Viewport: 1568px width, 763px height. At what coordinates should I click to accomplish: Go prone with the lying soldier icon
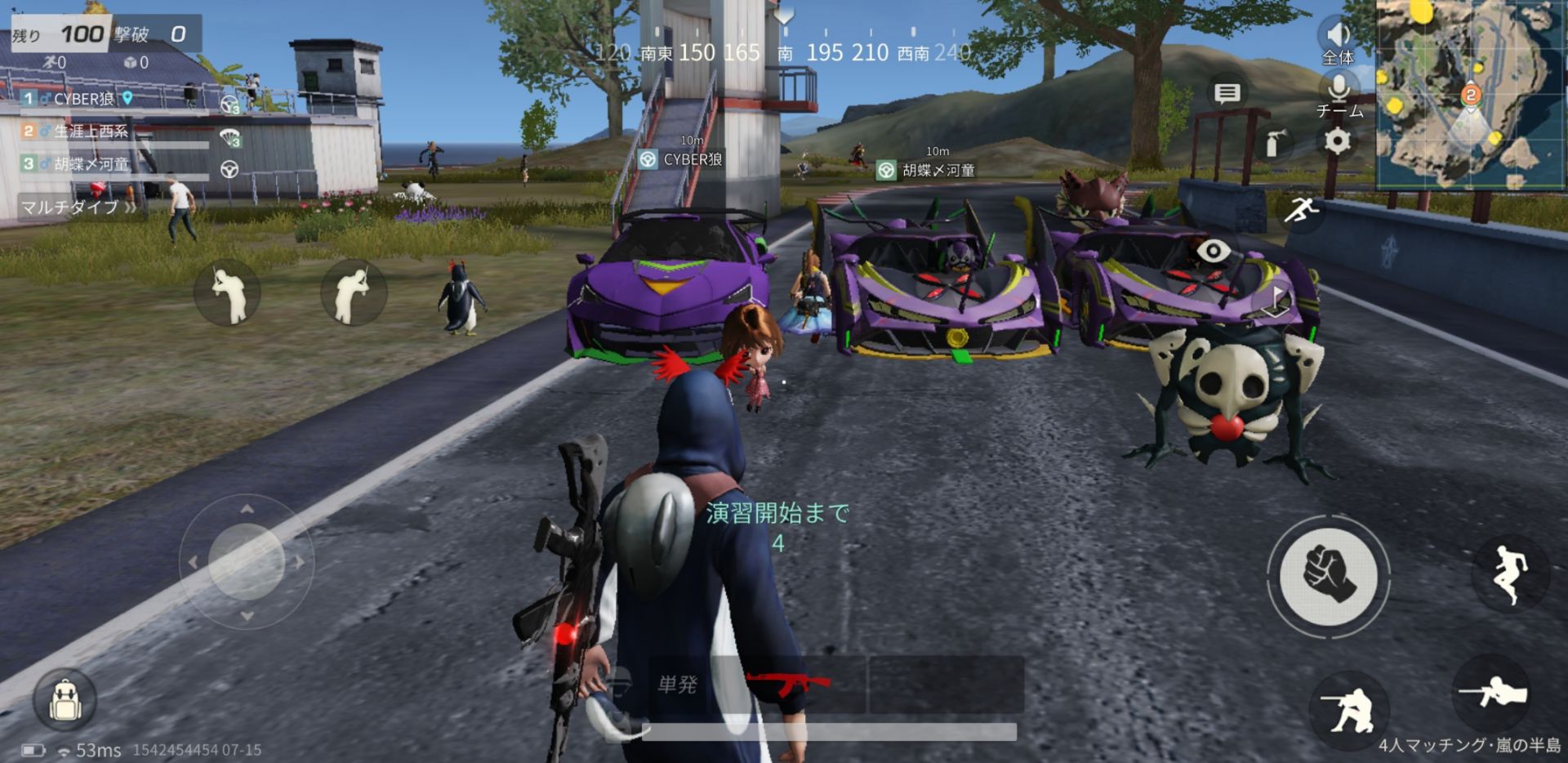click(x=1492, y=693)
